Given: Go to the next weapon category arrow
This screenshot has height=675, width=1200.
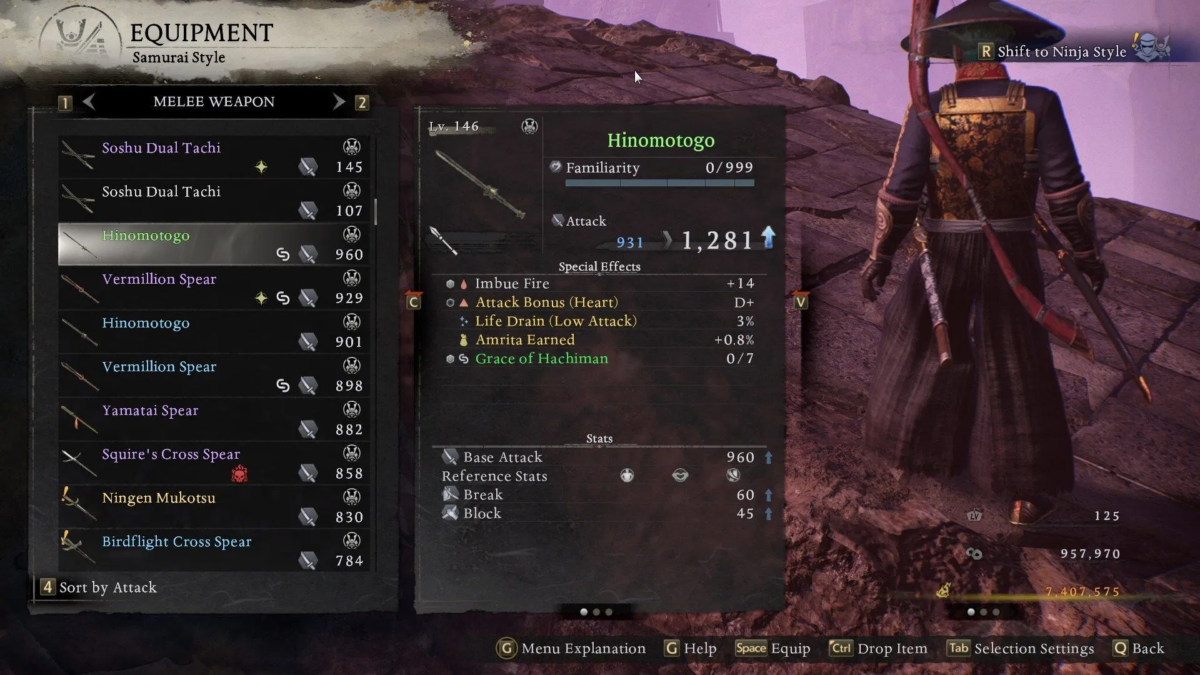Looking at the screenshot, I should pyautogui.click(x=339, y=102).
